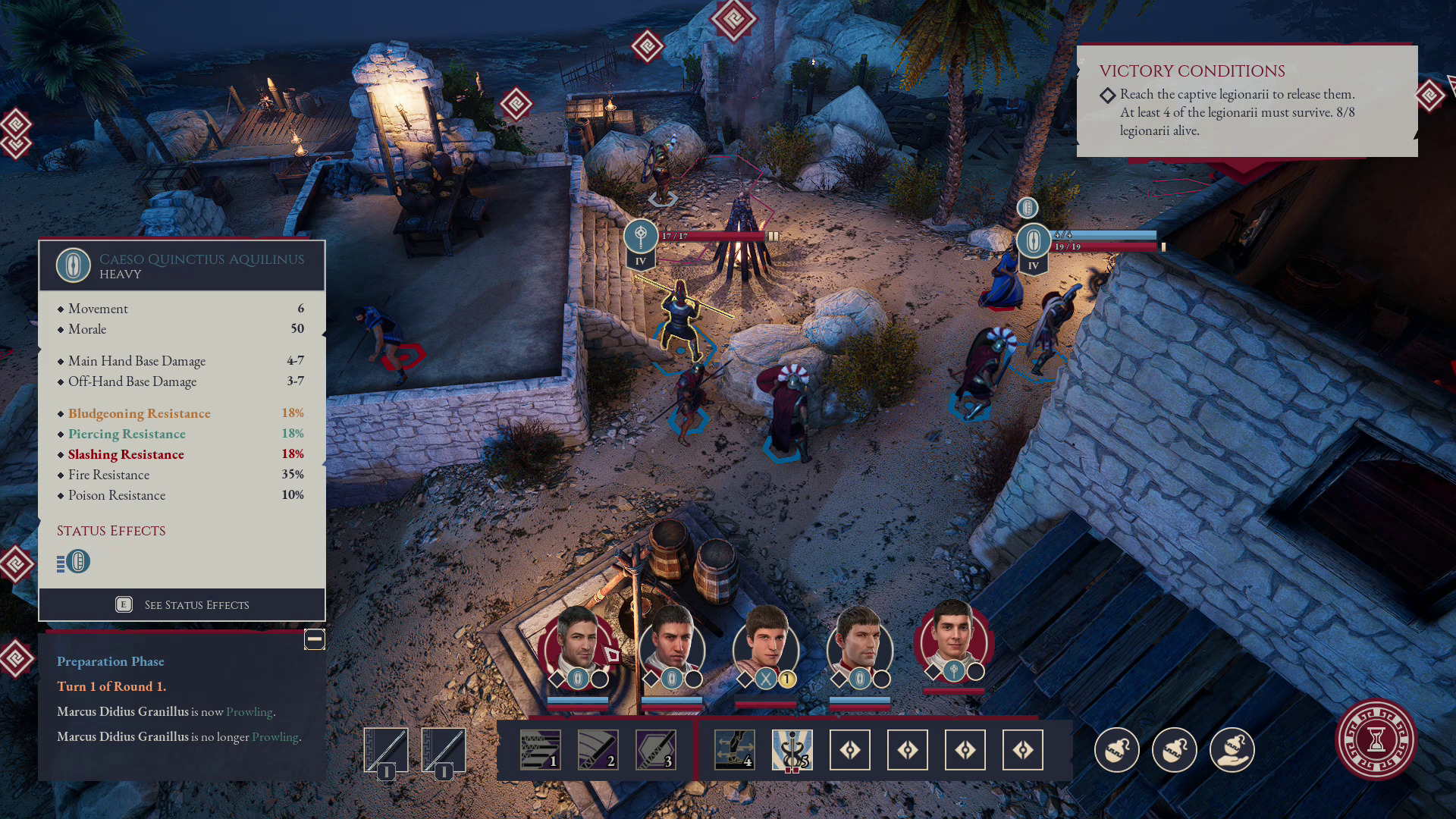This screenshot has width=1456, height=819.
Task: Collapse the combat log with minus button
Action: point(314,639)
